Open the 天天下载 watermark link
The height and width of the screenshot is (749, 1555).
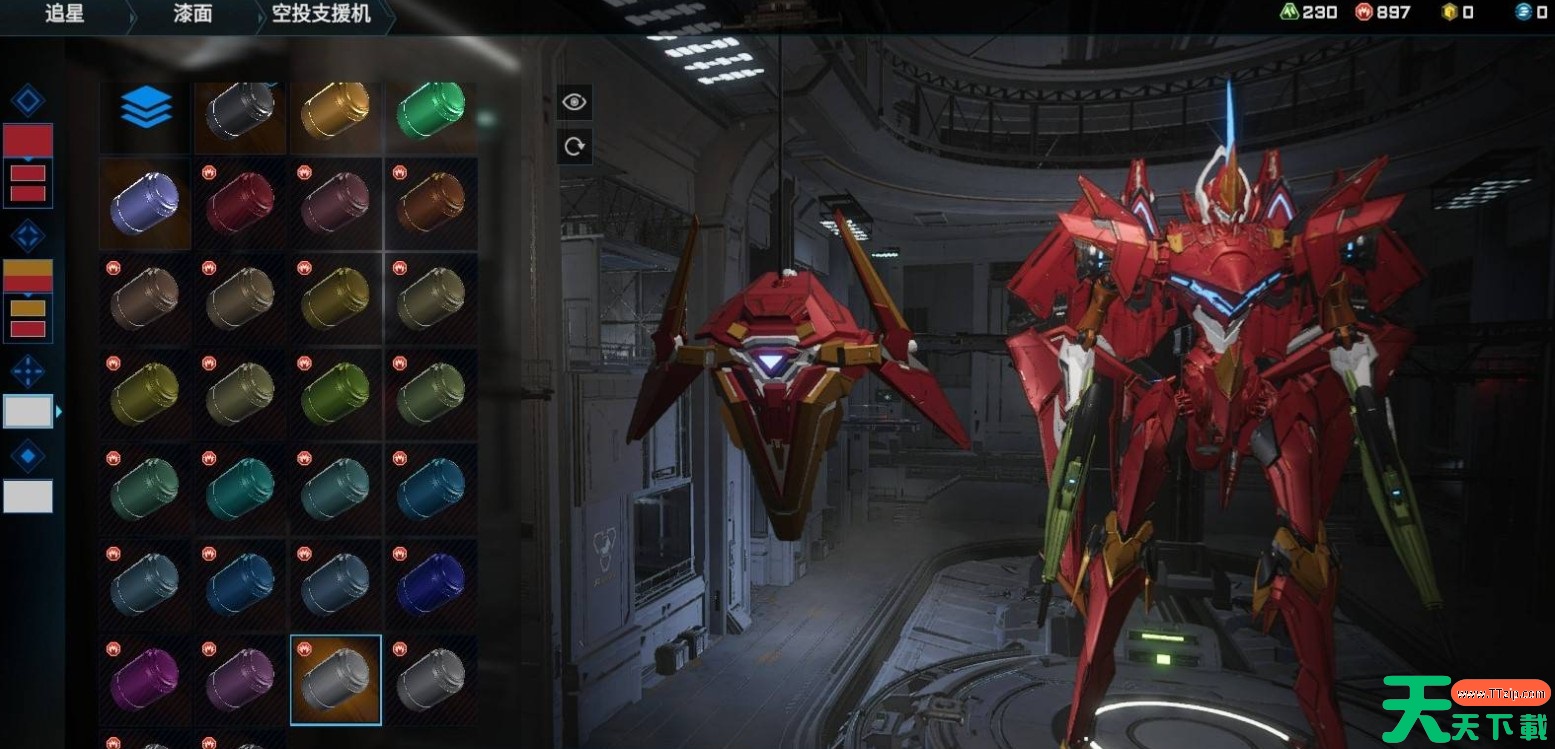[1465, 708]
